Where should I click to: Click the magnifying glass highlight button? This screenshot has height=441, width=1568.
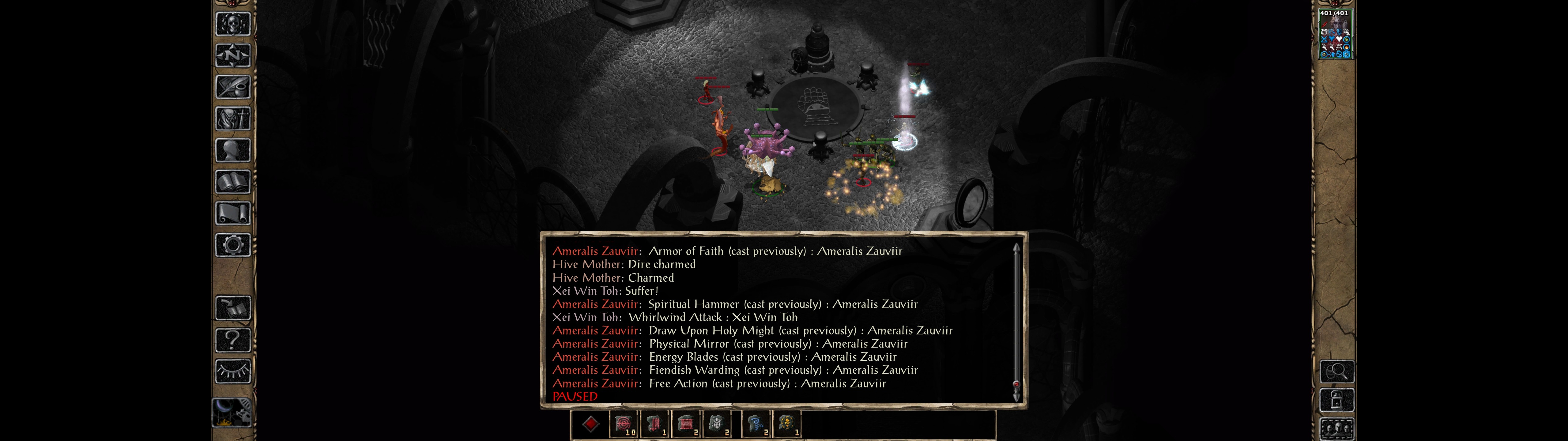[1337, 371]
